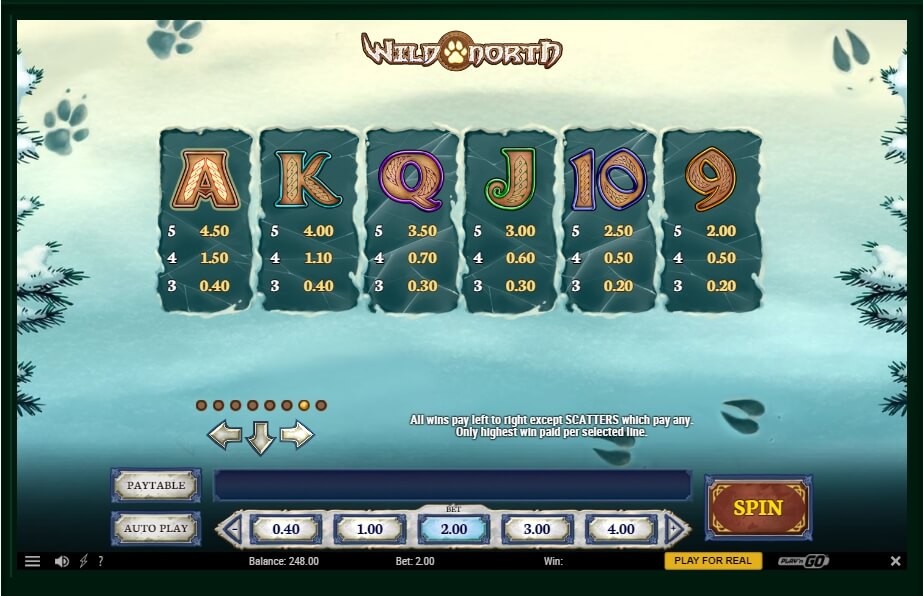Advance to the next paytable page arrow

[x=297, y=435]
